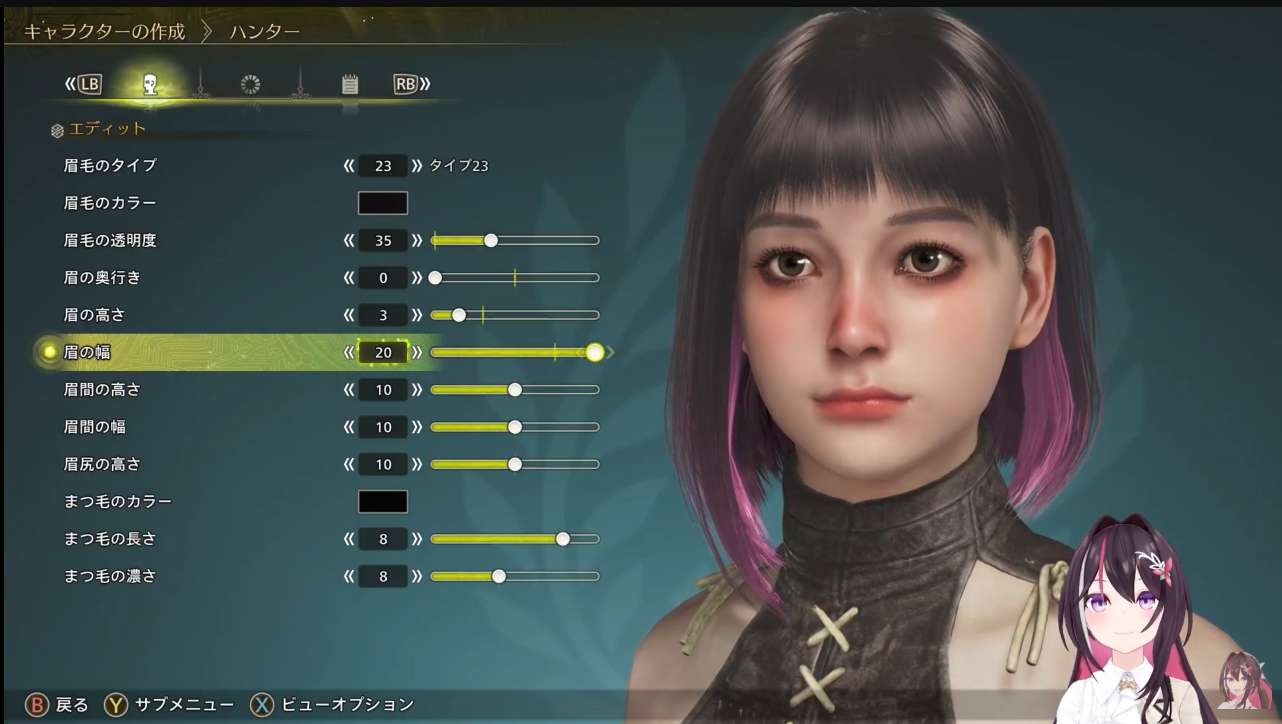Switch to the highlighted face tab
The width and height of the screenshot is (1282, 724).
pos(150,85)
